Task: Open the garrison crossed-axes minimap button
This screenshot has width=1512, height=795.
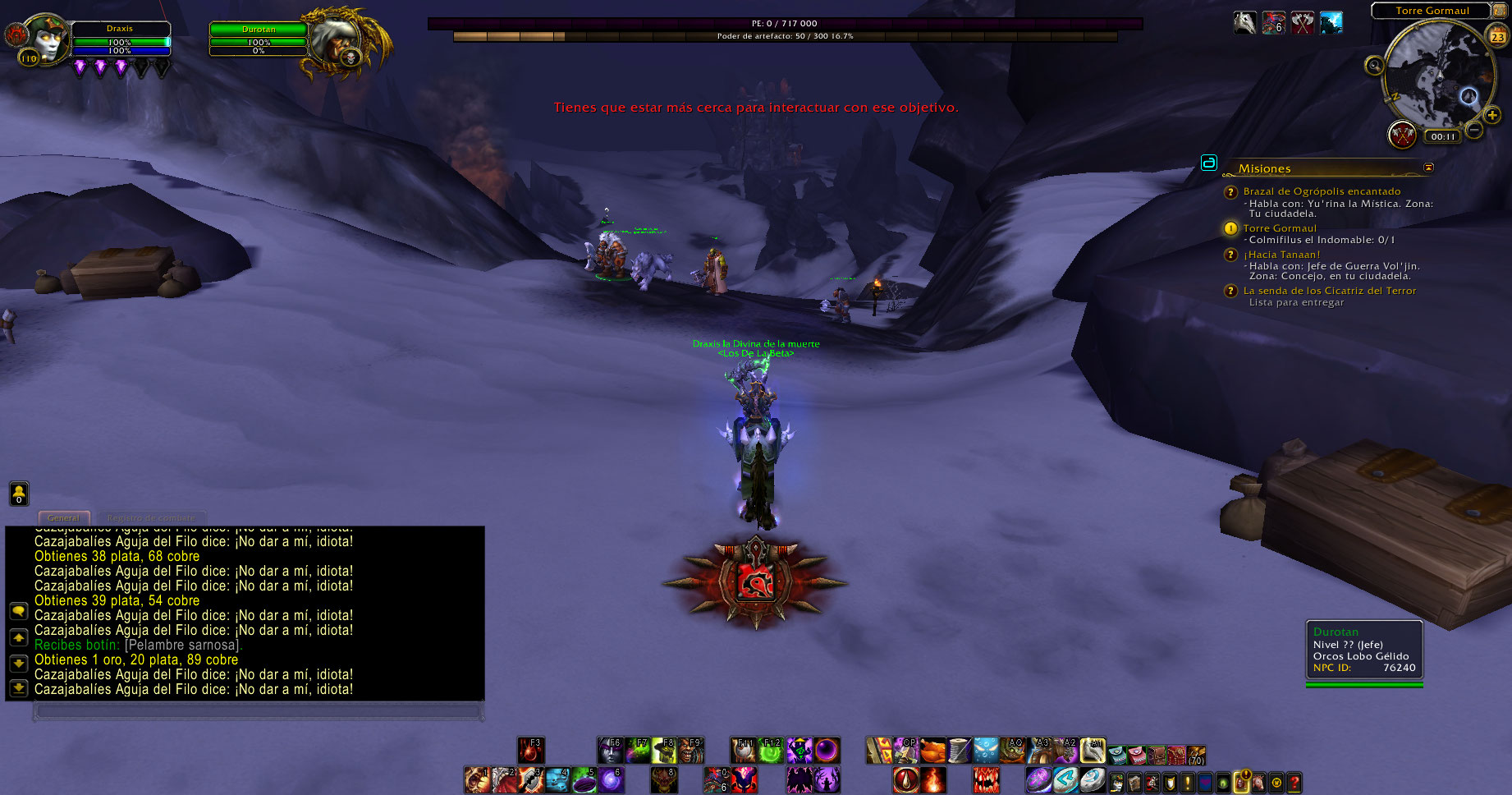Action: [x=1402, y=134]
